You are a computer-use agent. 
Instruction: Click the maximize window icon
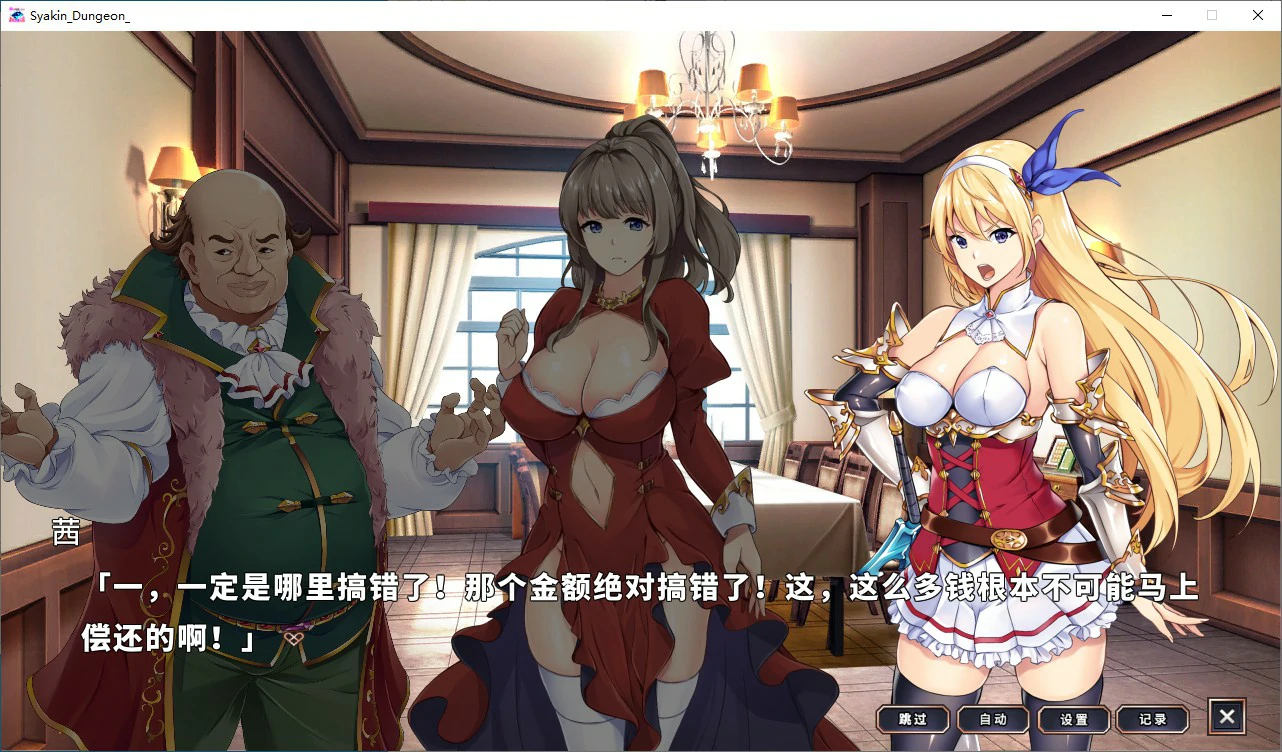click(1211, 15)
